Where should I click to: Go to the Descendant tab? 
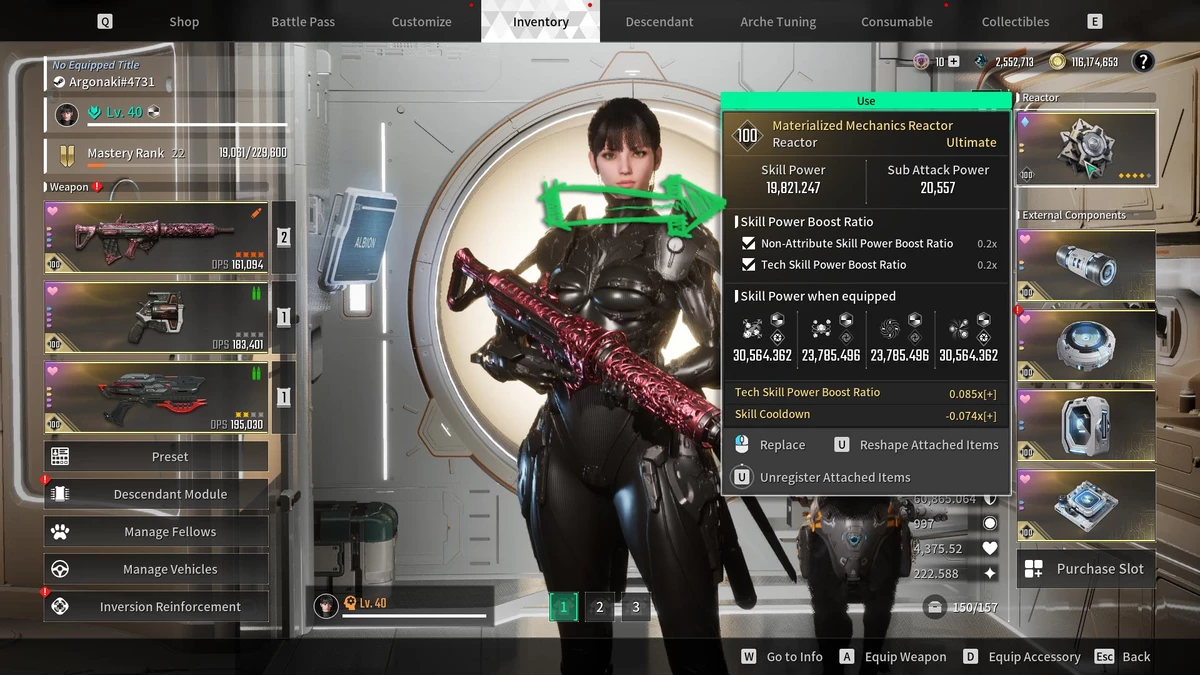click(x=659, y=21)
